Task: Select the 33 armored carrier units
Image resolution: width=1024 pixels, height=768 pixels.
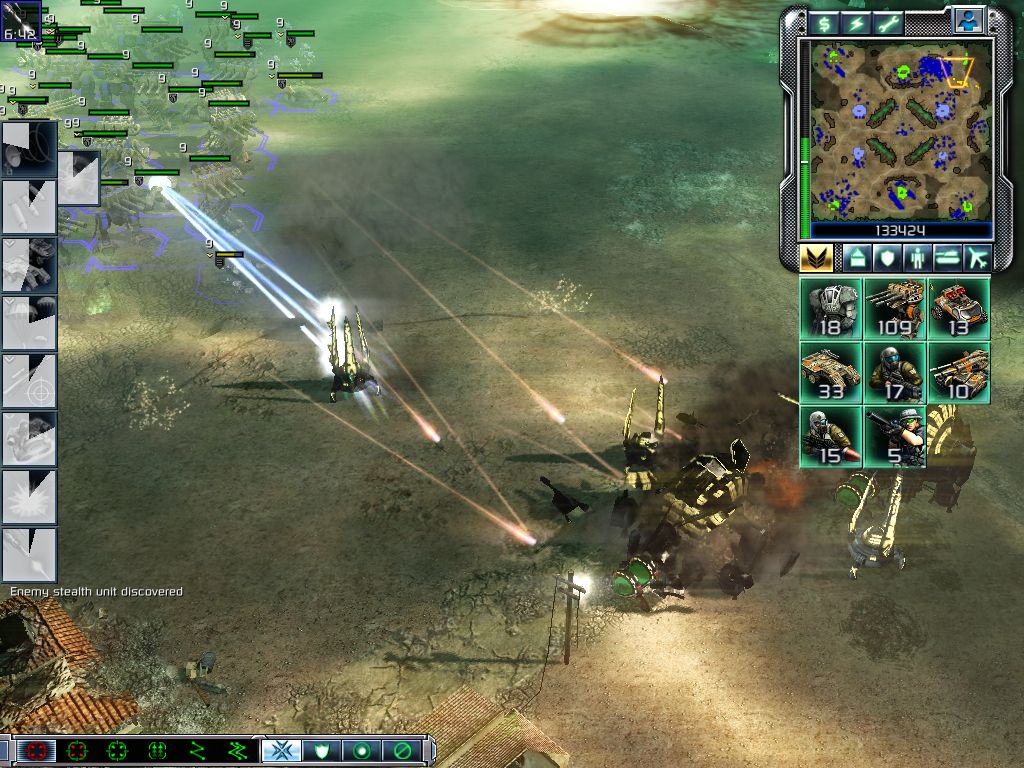Action: (x=830, y=373)
